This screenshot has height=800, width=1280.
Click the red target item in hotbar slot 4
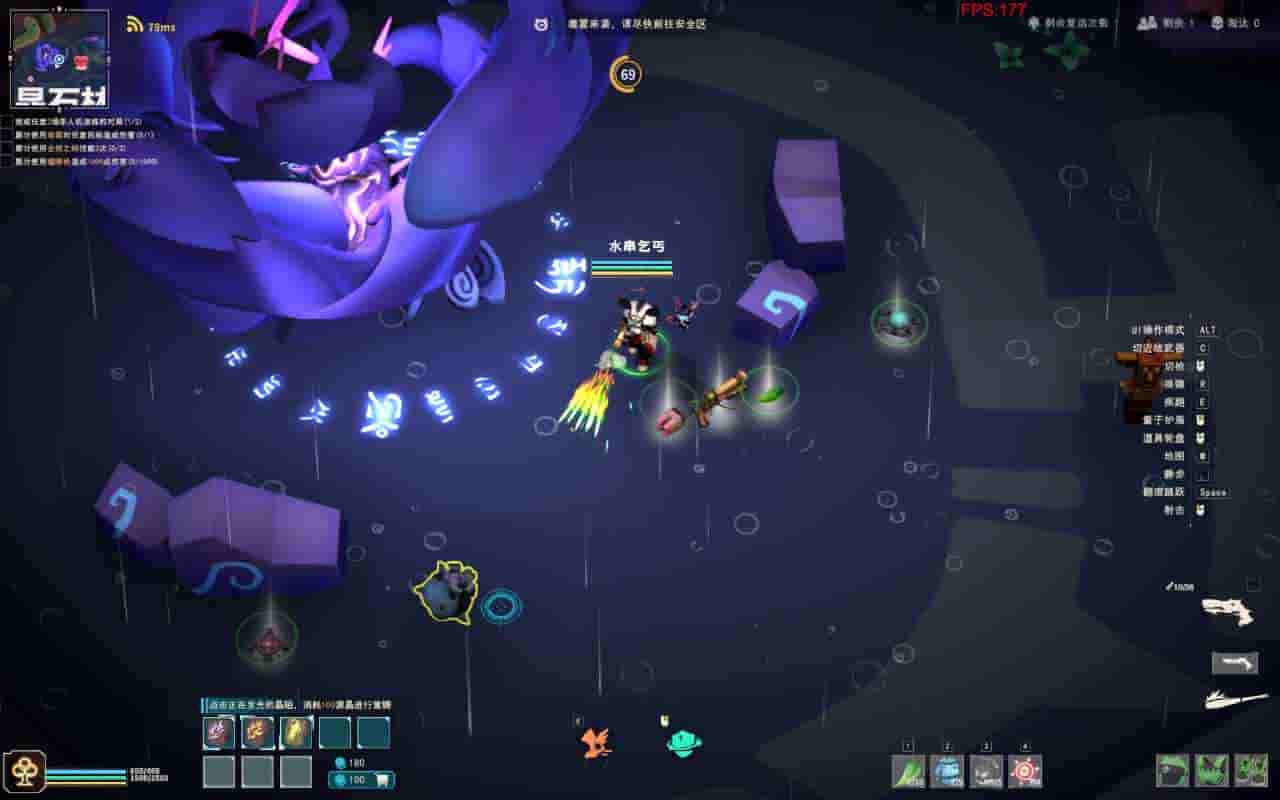[x=1024, y=769]
